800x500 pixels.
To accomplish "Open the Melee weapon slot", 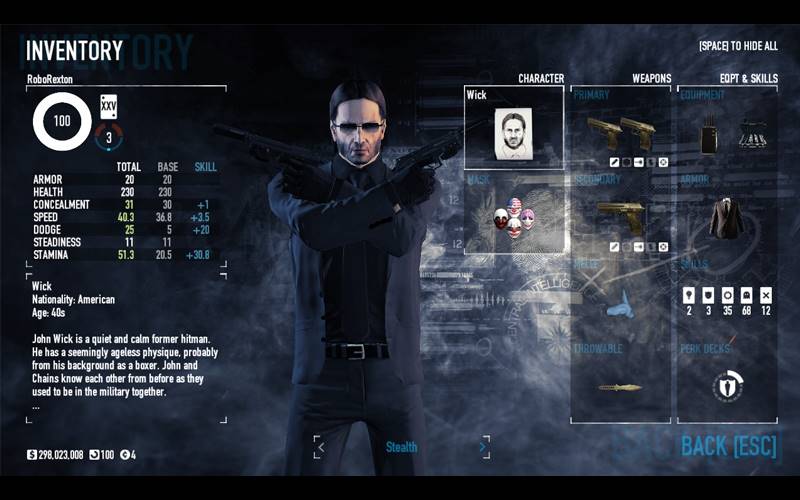I will [620, 298].
